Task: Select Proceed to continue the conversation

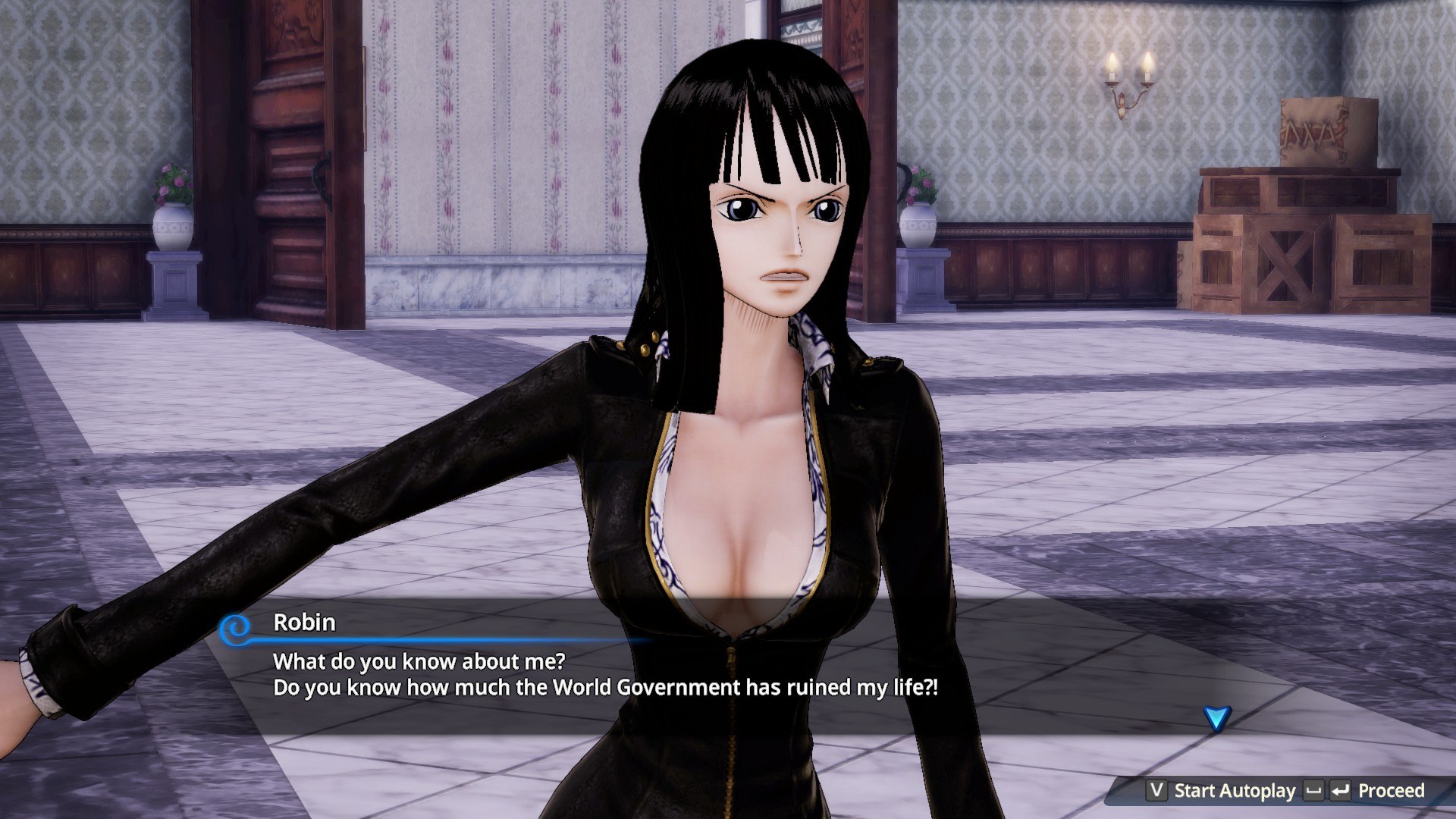Action: coord(1390,791)
